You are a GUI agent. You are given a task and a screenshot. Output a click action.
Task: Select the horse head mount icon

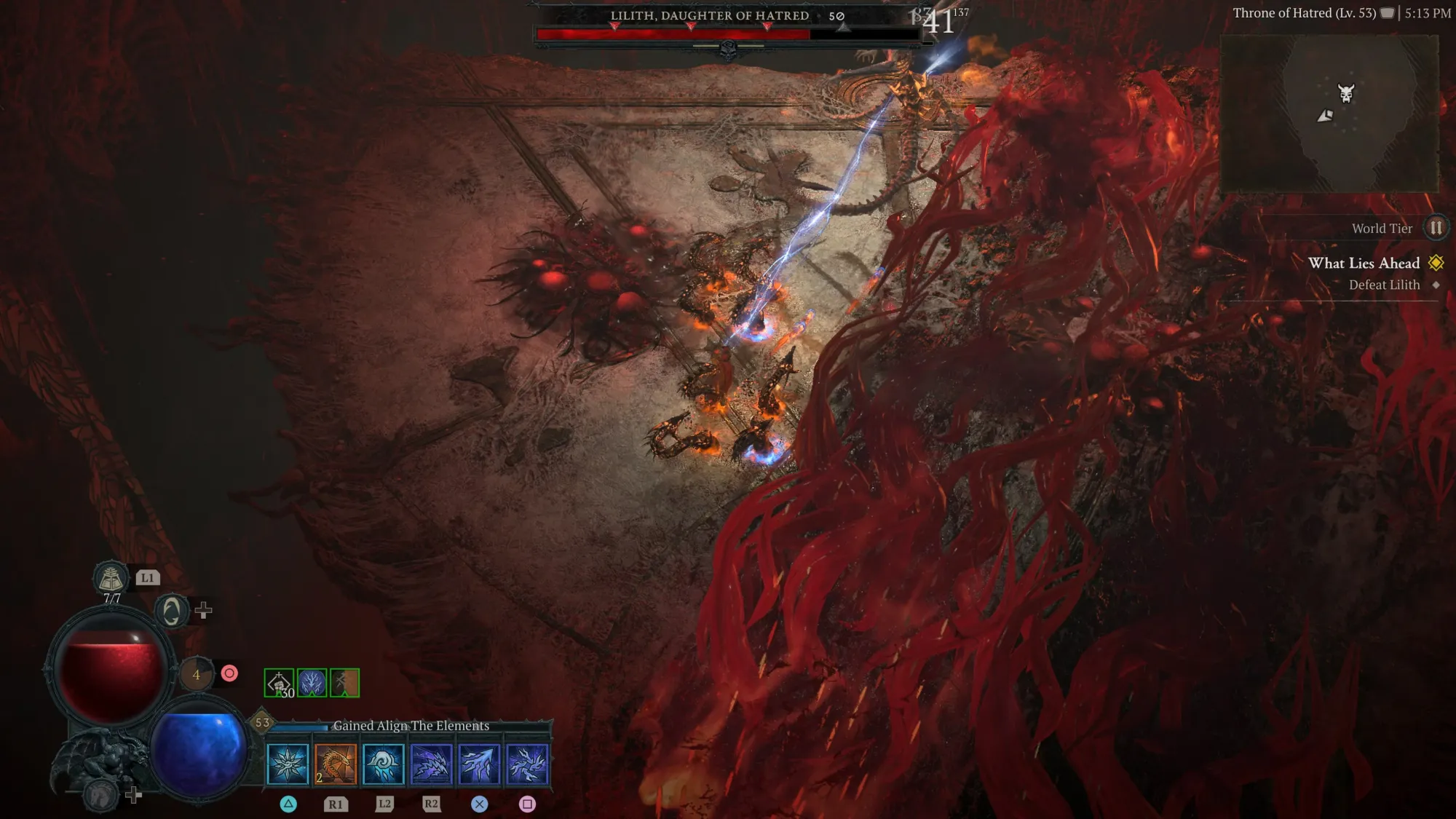100,795
